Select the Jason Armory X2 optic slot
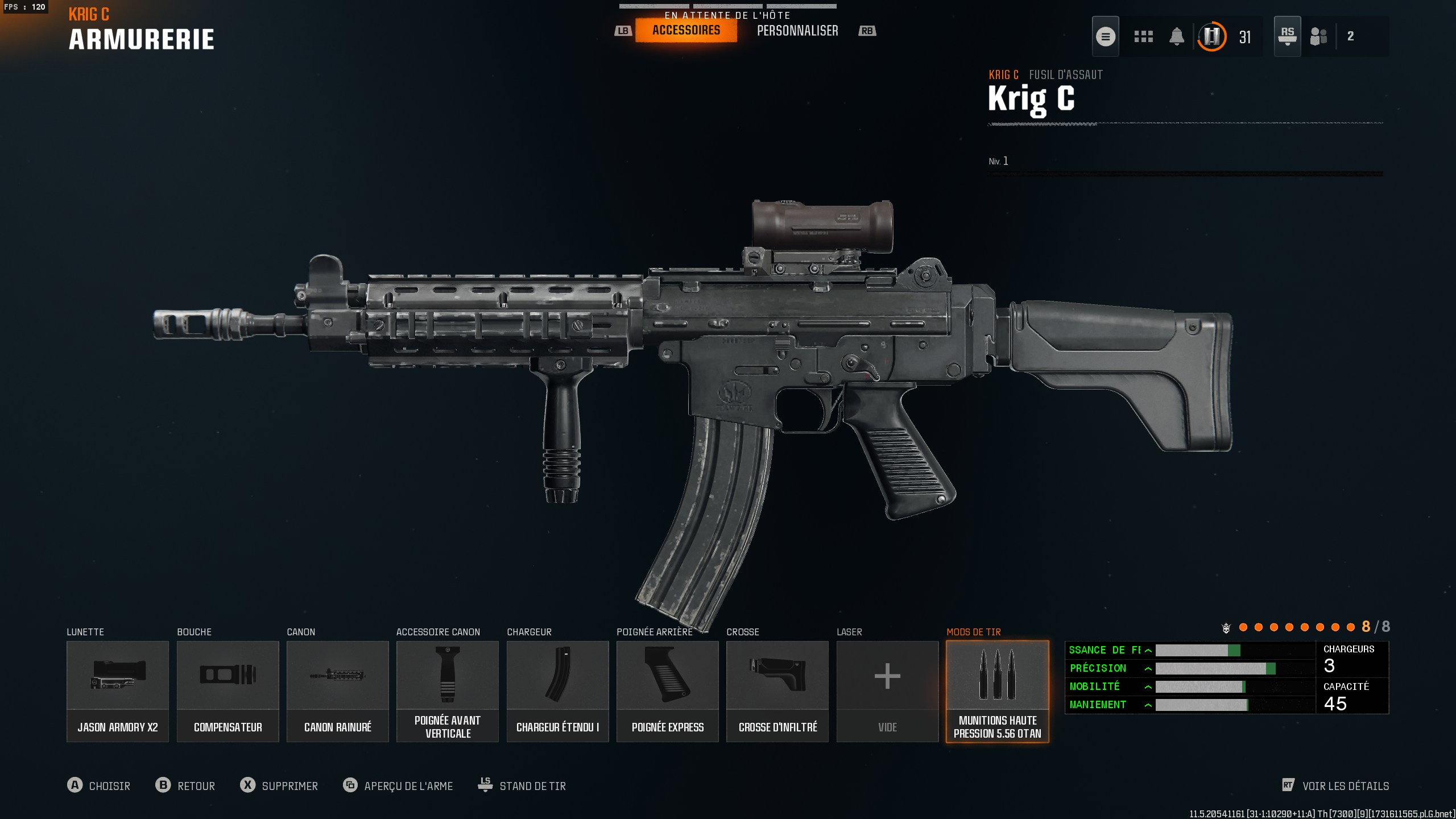The width and height of the screenshot is (1456, 819). click(x=117, y=691)
